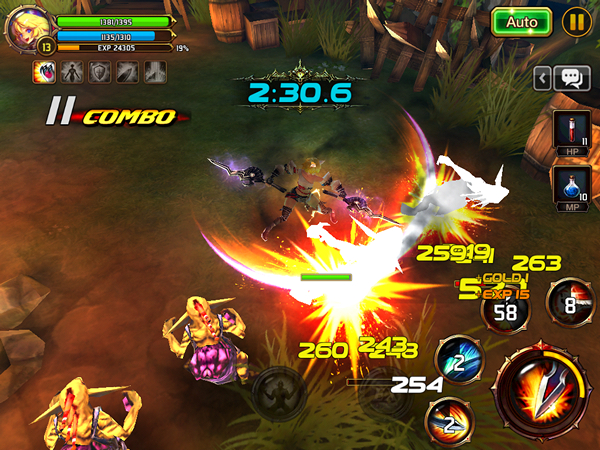Activate the orange flame slash skill

click(449, 420)
